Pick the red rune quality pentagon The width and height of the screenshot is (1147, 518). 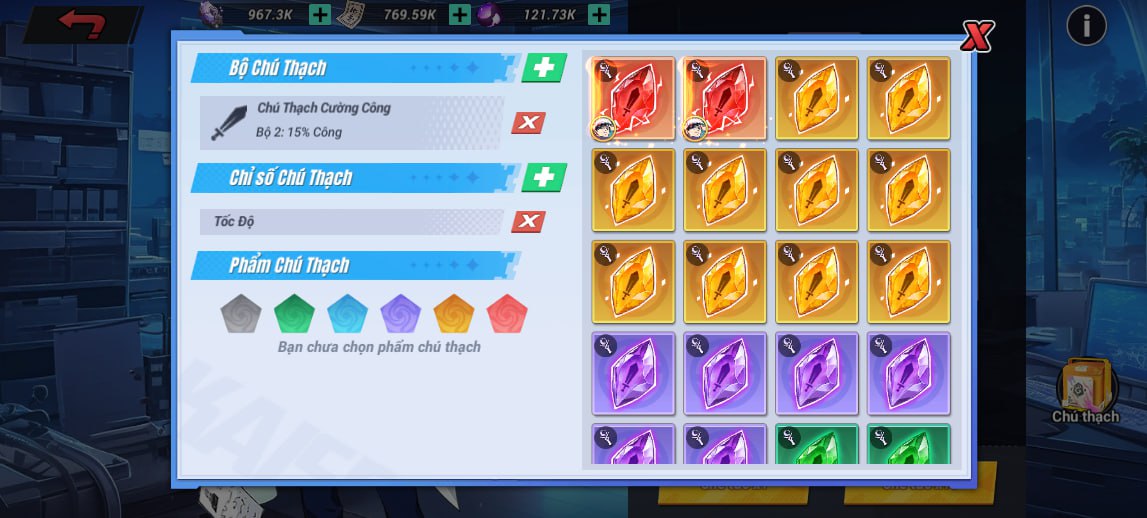(x=507, y=314)
